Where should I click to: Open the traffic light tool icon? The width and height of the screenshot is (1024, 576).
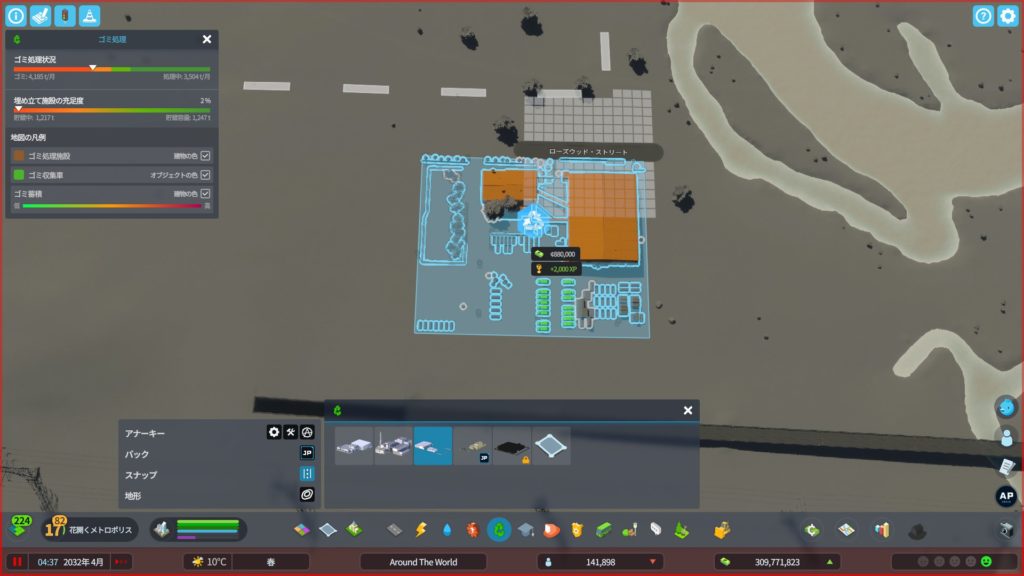click(x=64, y=16)
